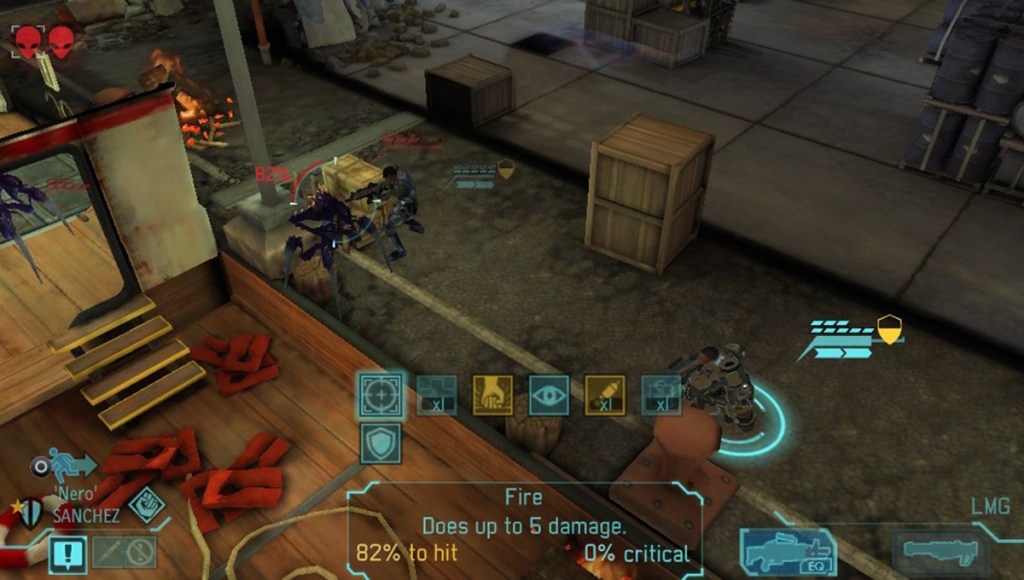Screen dimensions: 1024x580
Task: Use the yellow canister item ability
Action: (x=604, y=394)
